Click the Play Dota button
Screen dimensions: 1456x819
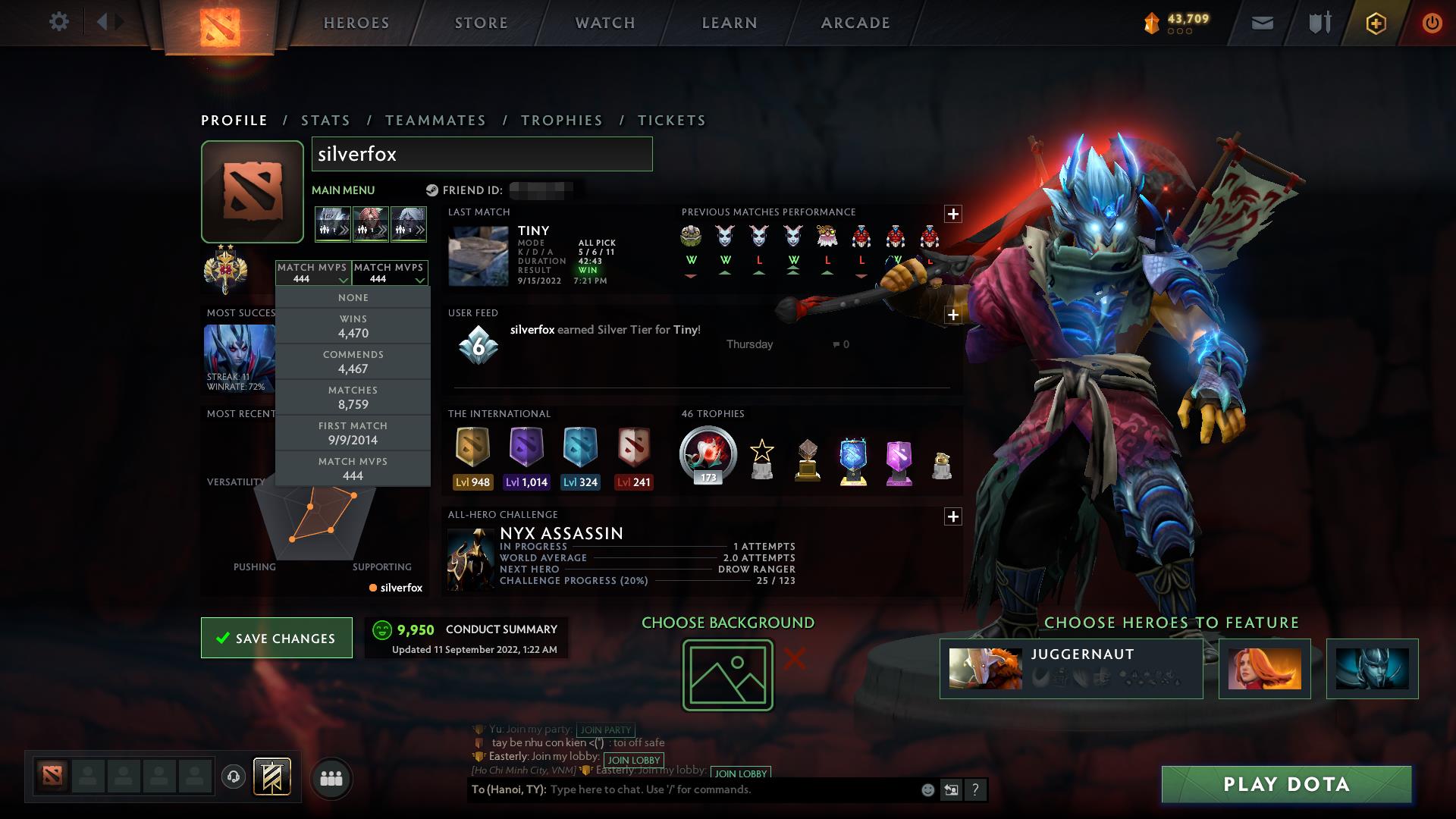[x=1286, y=784]
